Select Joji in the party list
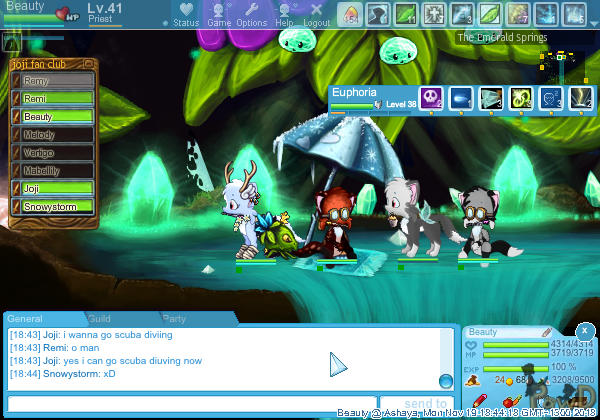The height and width of the screenshot is (420, 600). click(x=56, y=188)
